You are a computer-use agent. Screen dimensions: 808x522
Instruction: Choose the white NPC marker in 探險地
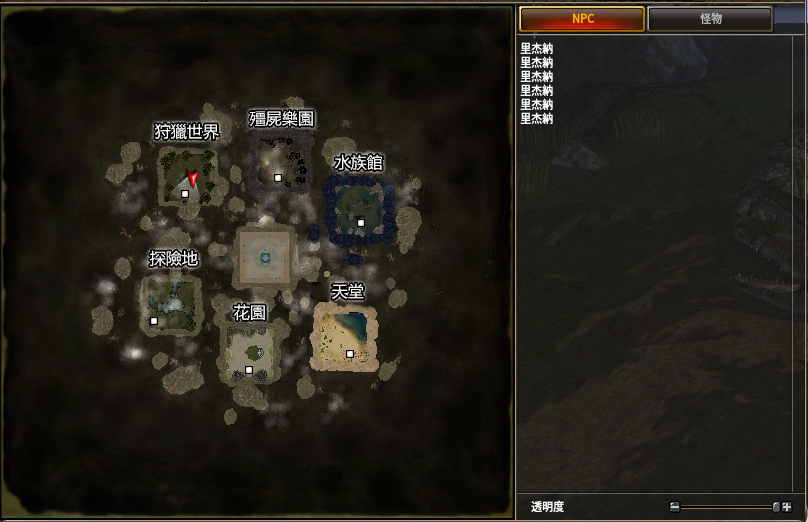point(154,321)
